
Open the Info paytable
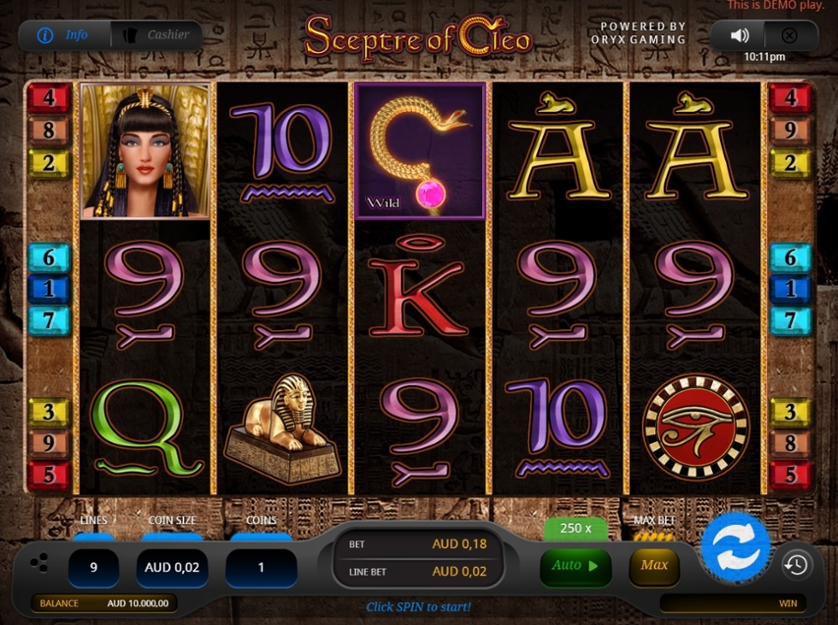65,35
